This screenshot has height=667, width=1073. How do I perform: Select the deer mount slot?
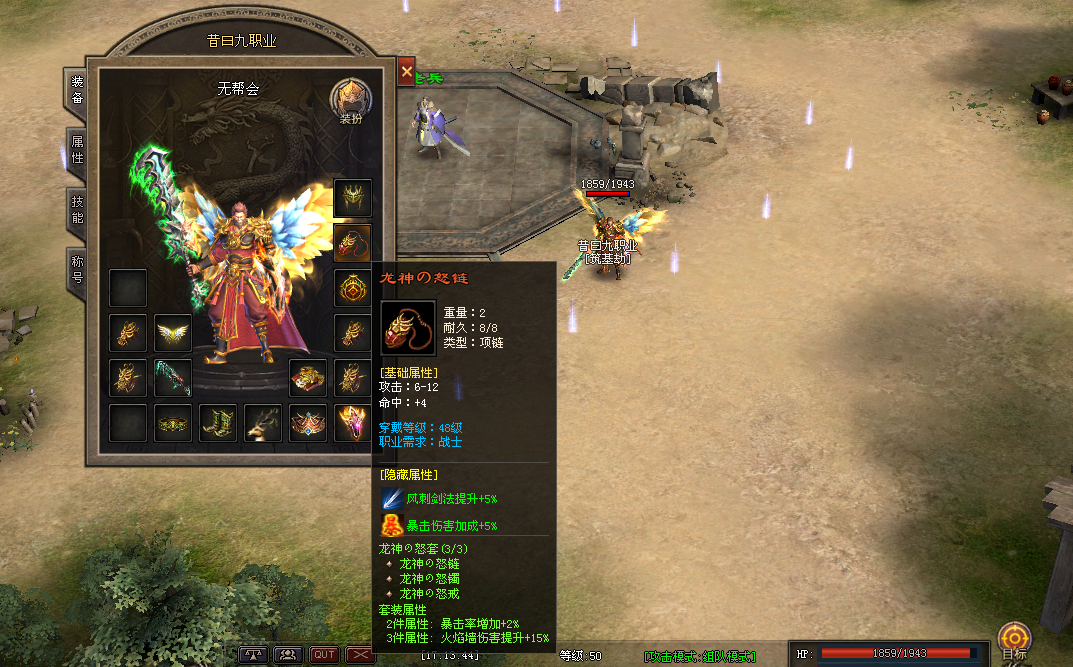click(263, 423)
